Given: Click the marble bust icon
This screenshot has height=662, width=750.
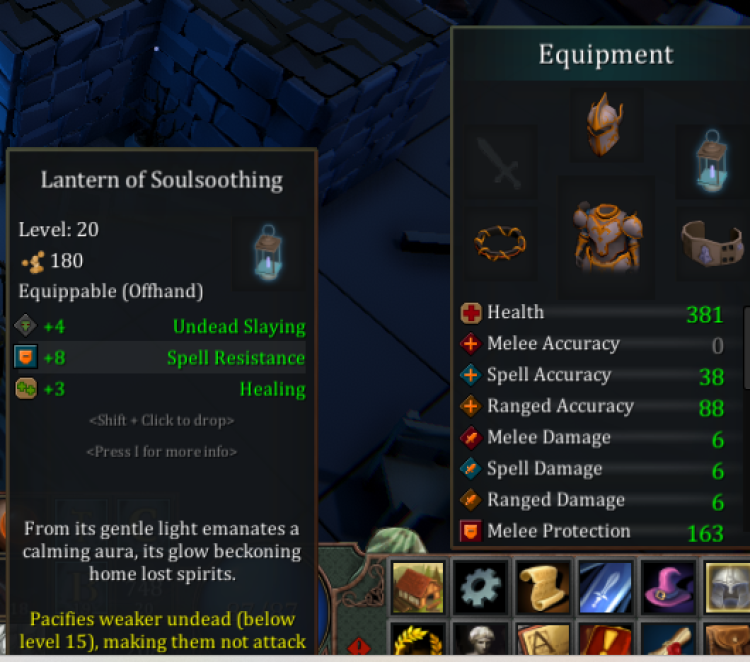Looking at the screenshot, I should tap(481, 642).
